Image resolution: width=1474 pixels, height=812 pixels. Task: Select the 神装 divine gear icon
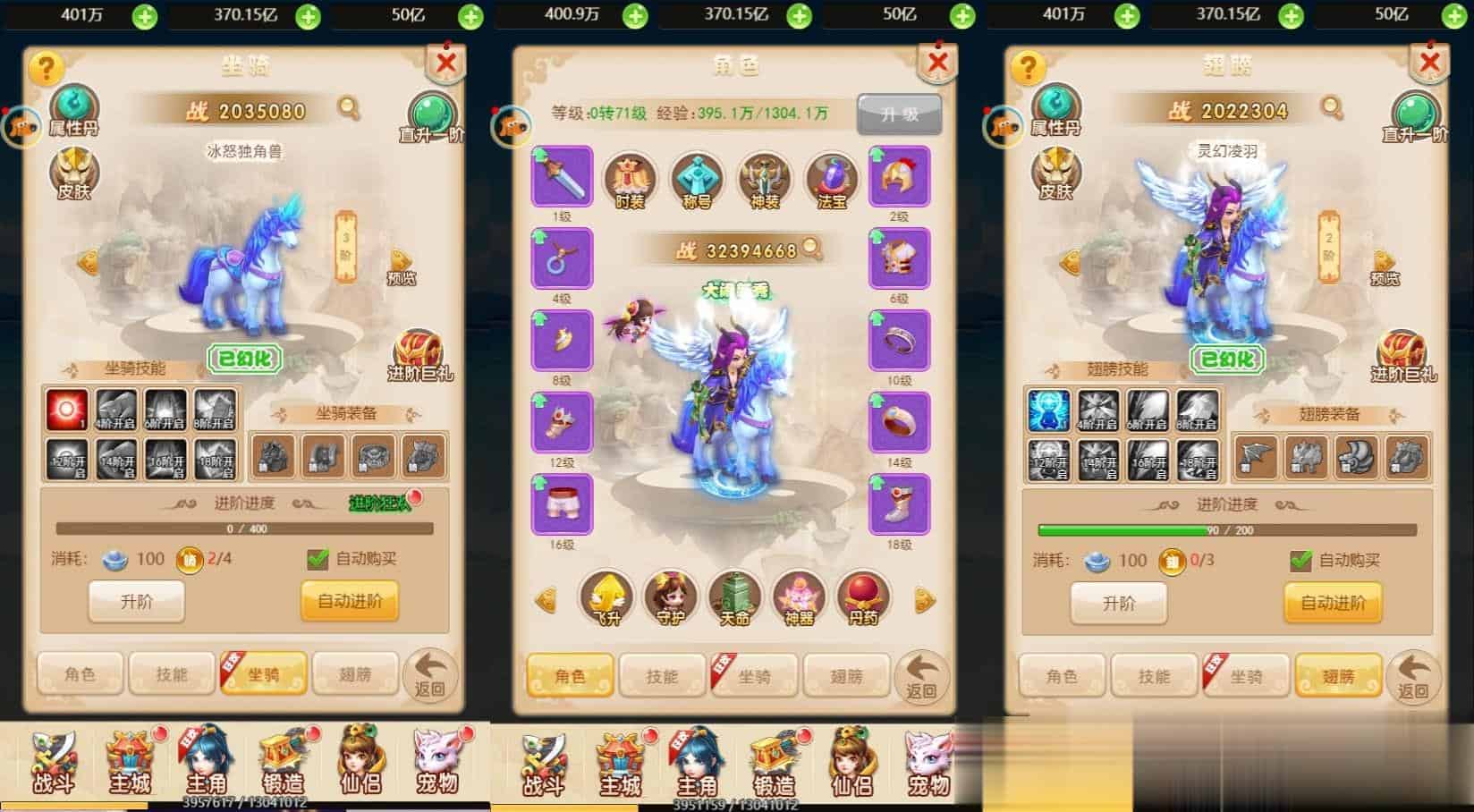coord(764,179)
